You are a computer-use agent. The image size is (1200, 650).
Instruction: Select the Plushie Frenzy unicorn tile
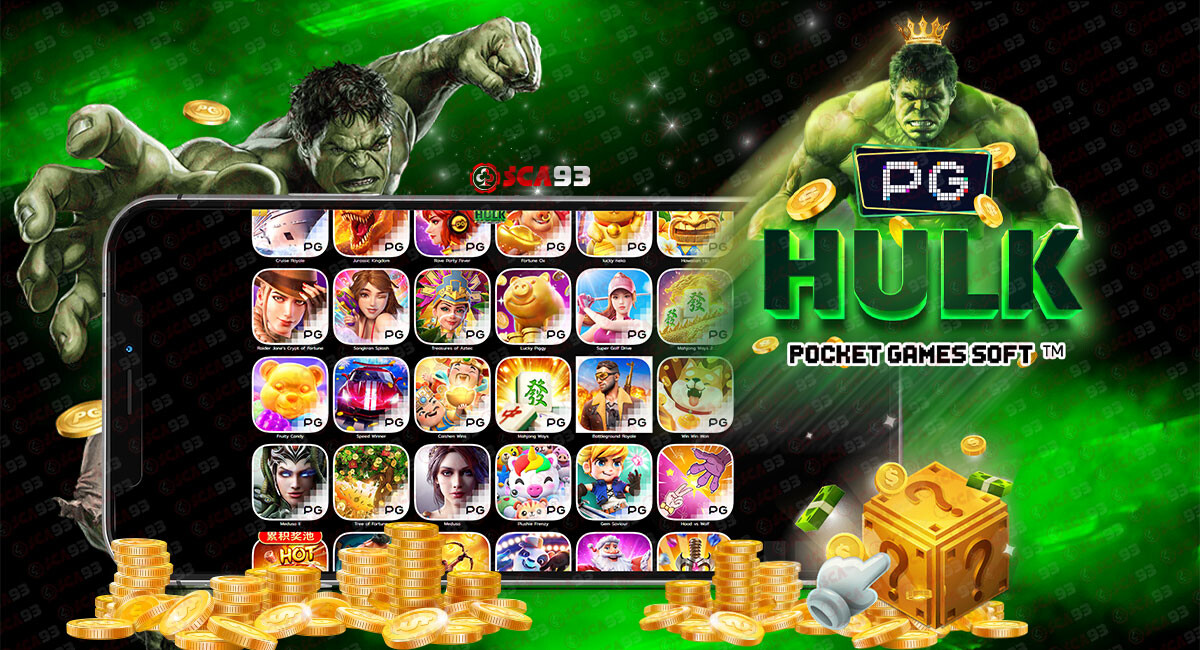pos(533,481)
